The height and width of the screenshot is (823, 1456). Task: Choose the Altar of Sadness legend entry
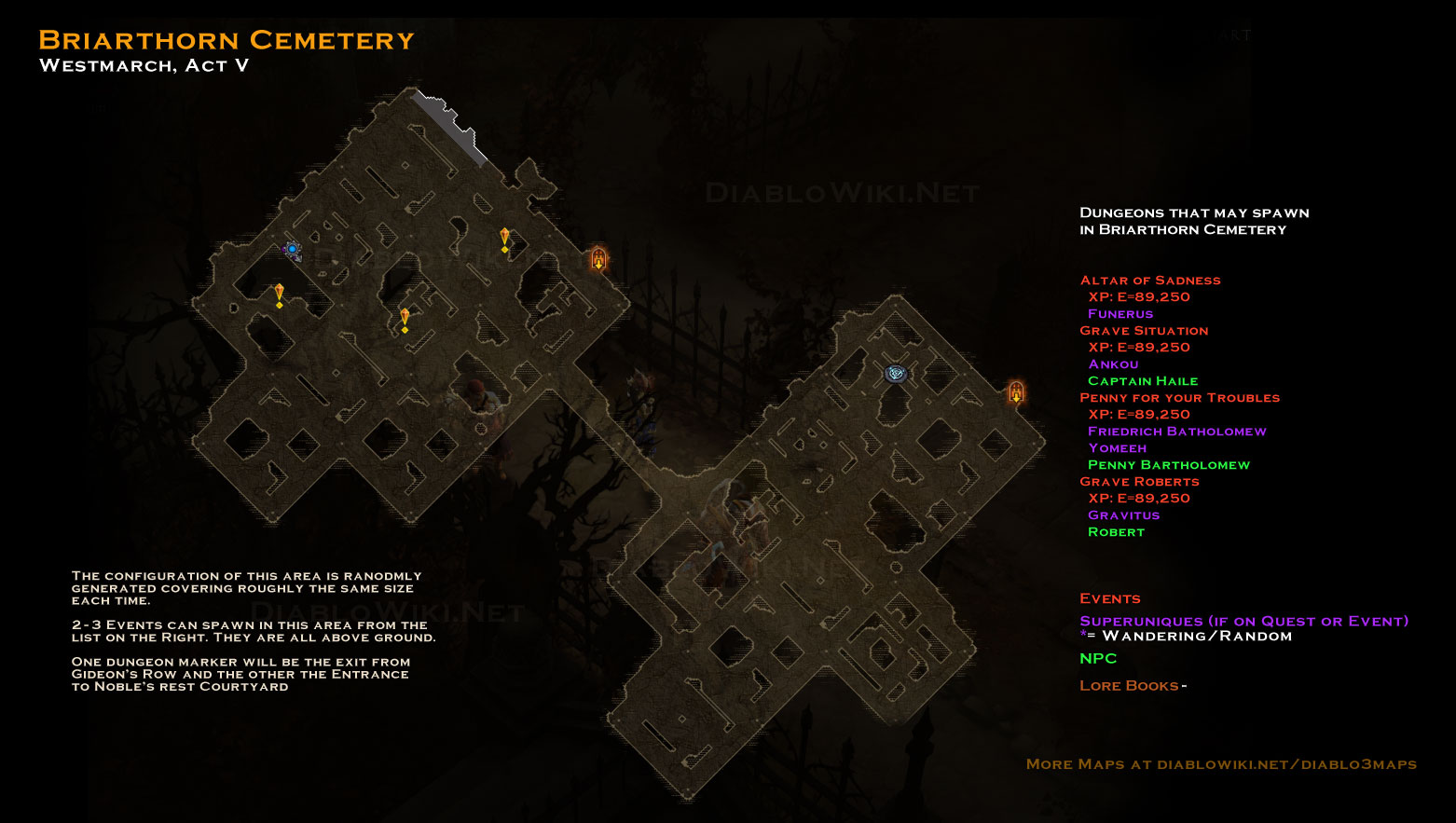(1149, 281)
